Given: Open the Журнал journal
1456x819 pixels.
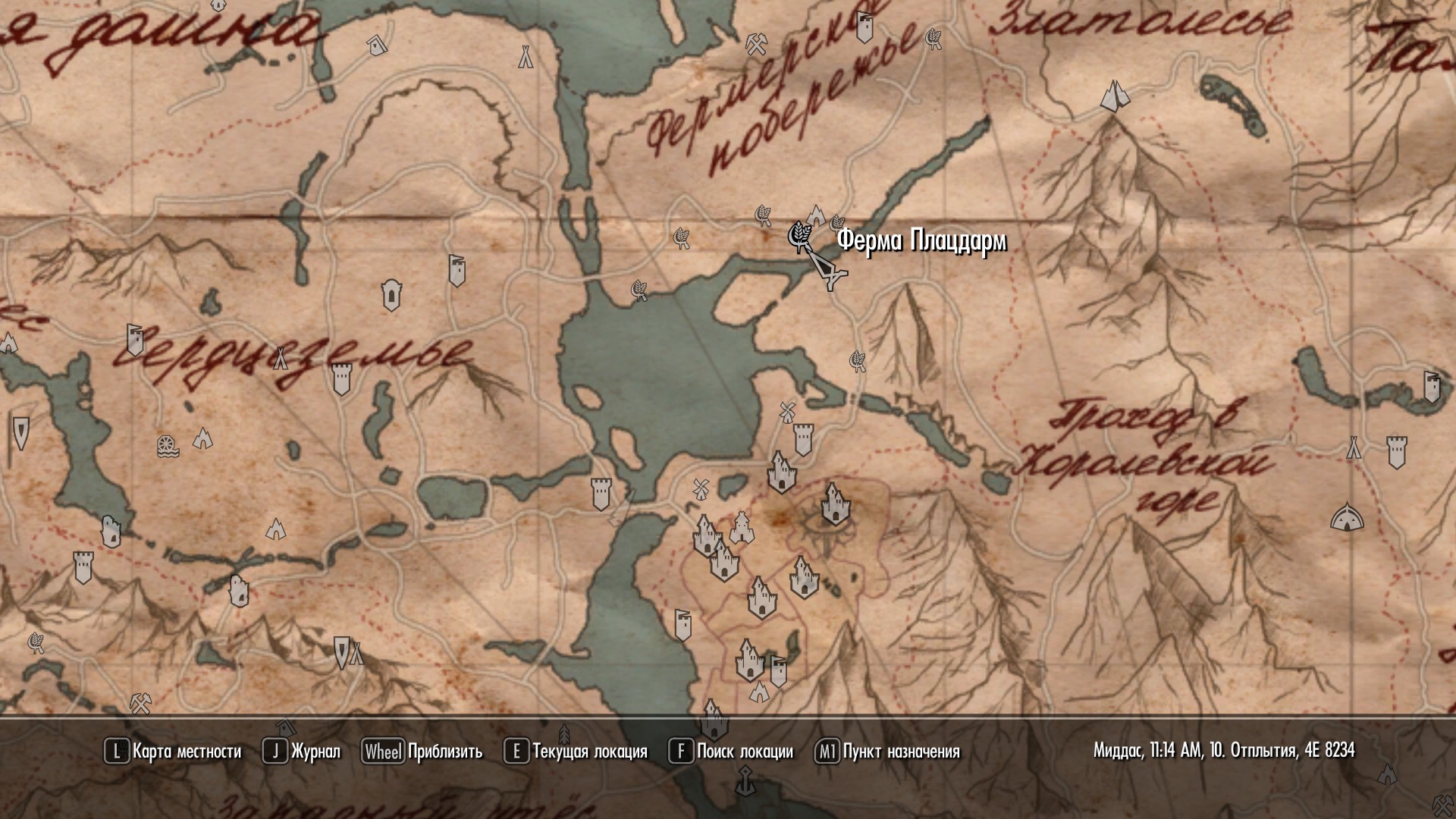Looking at the screenshot, I should 302,752.
